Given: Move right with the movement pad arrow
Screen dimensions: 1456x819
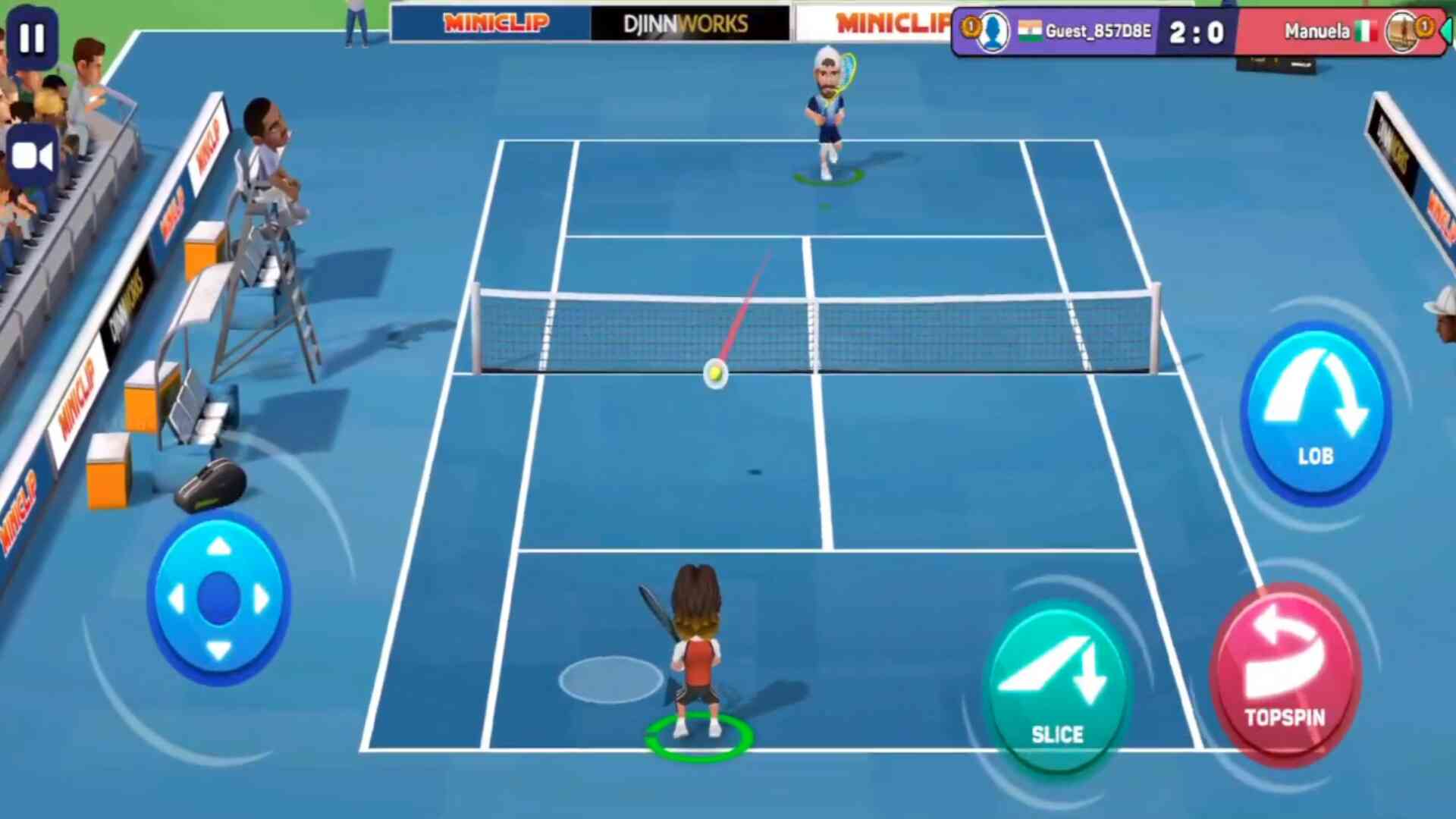Looking at the screenshot, I should click(262, 599).
